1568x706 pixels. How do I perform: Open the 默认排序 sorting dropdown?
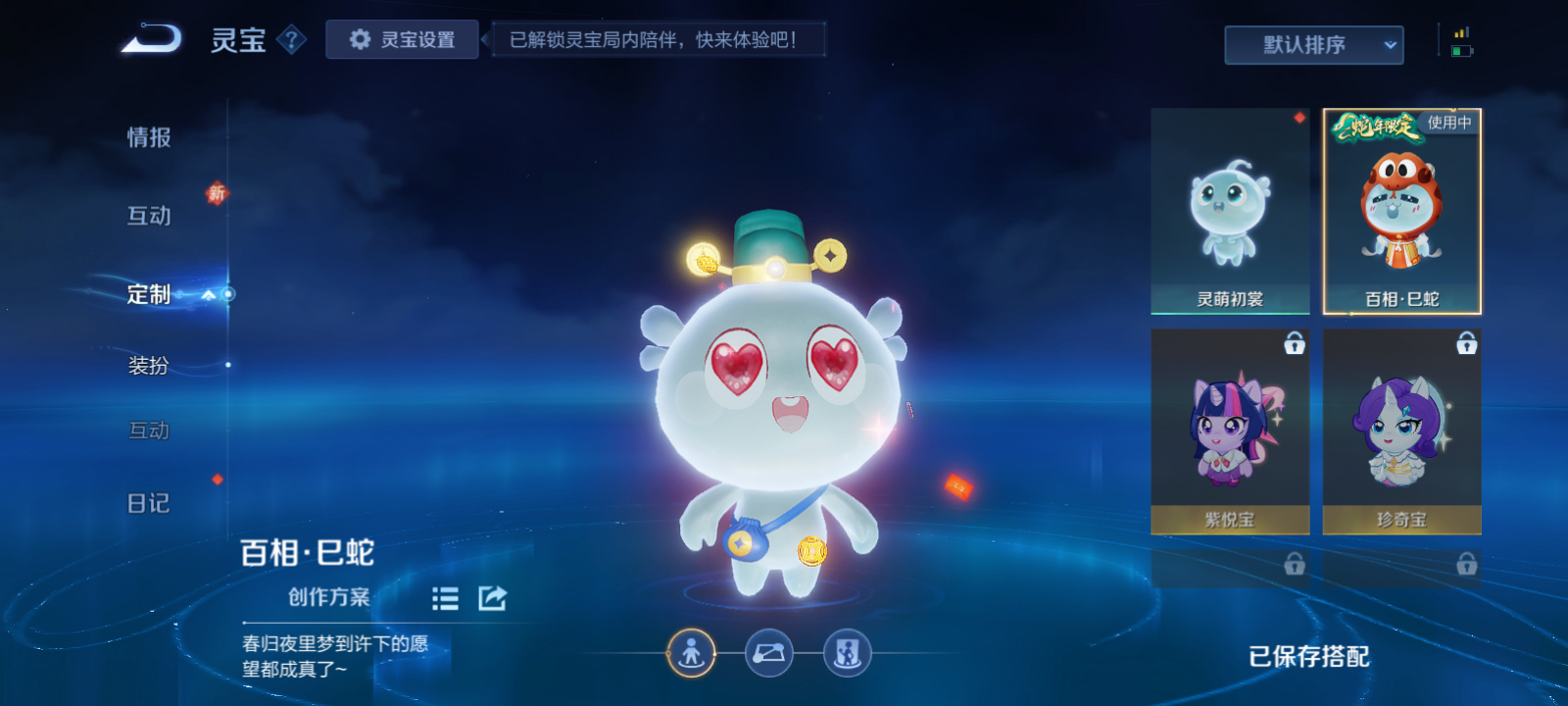coord(1313,44)
